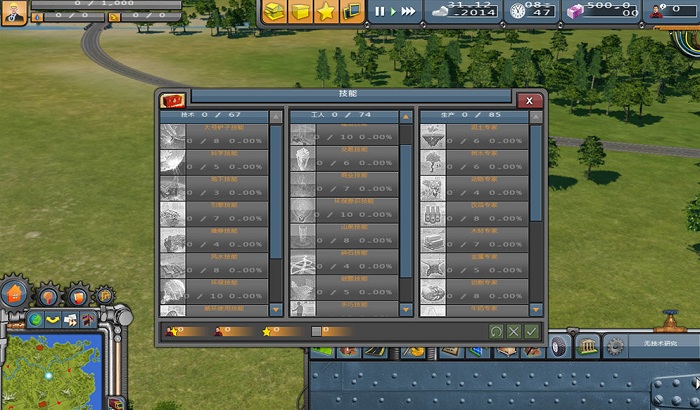This screenshot has height=410, width=700.
Task: Activate fast-forward game speed
Action: click(407, 11)
